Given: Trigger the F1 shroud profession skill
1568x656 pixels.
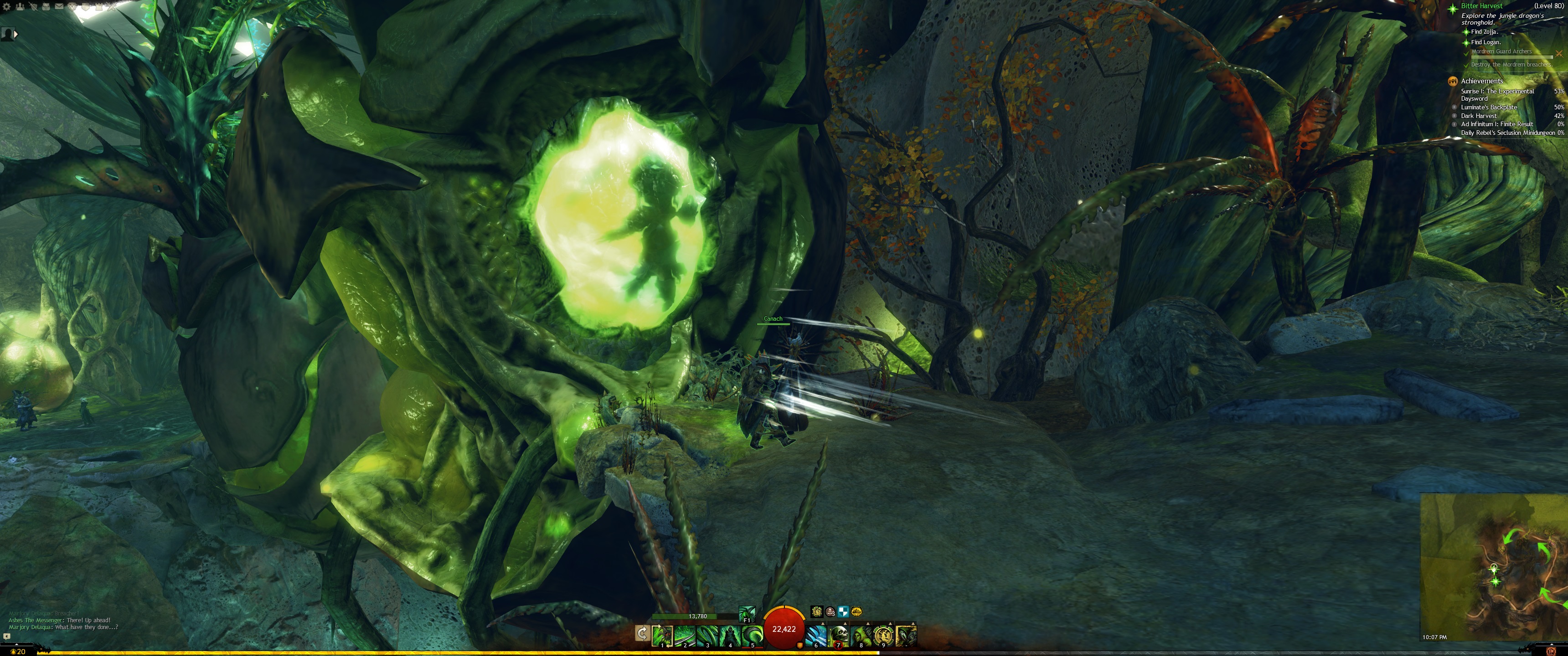Looking at the screenshot, I should tap(747, 613).
